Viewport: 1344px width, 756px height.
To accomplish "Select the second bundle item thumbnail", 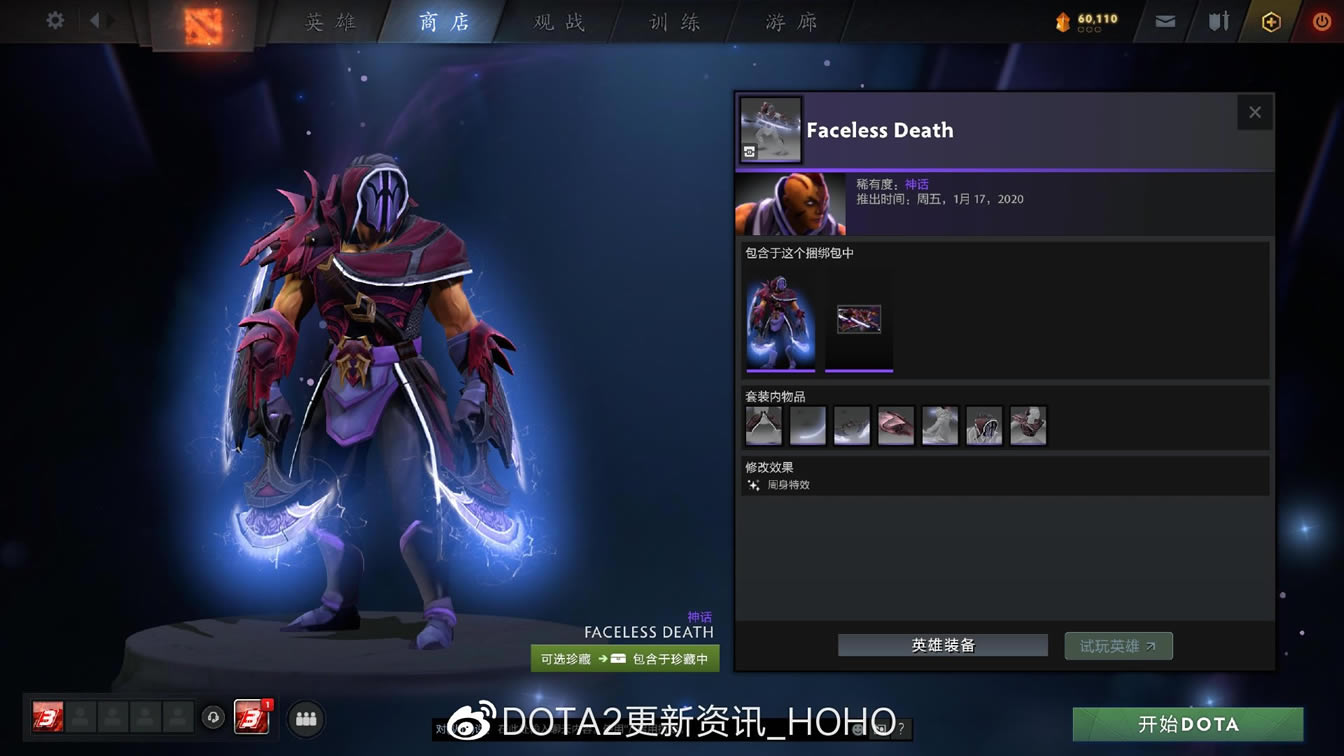I will pos(858,318).
